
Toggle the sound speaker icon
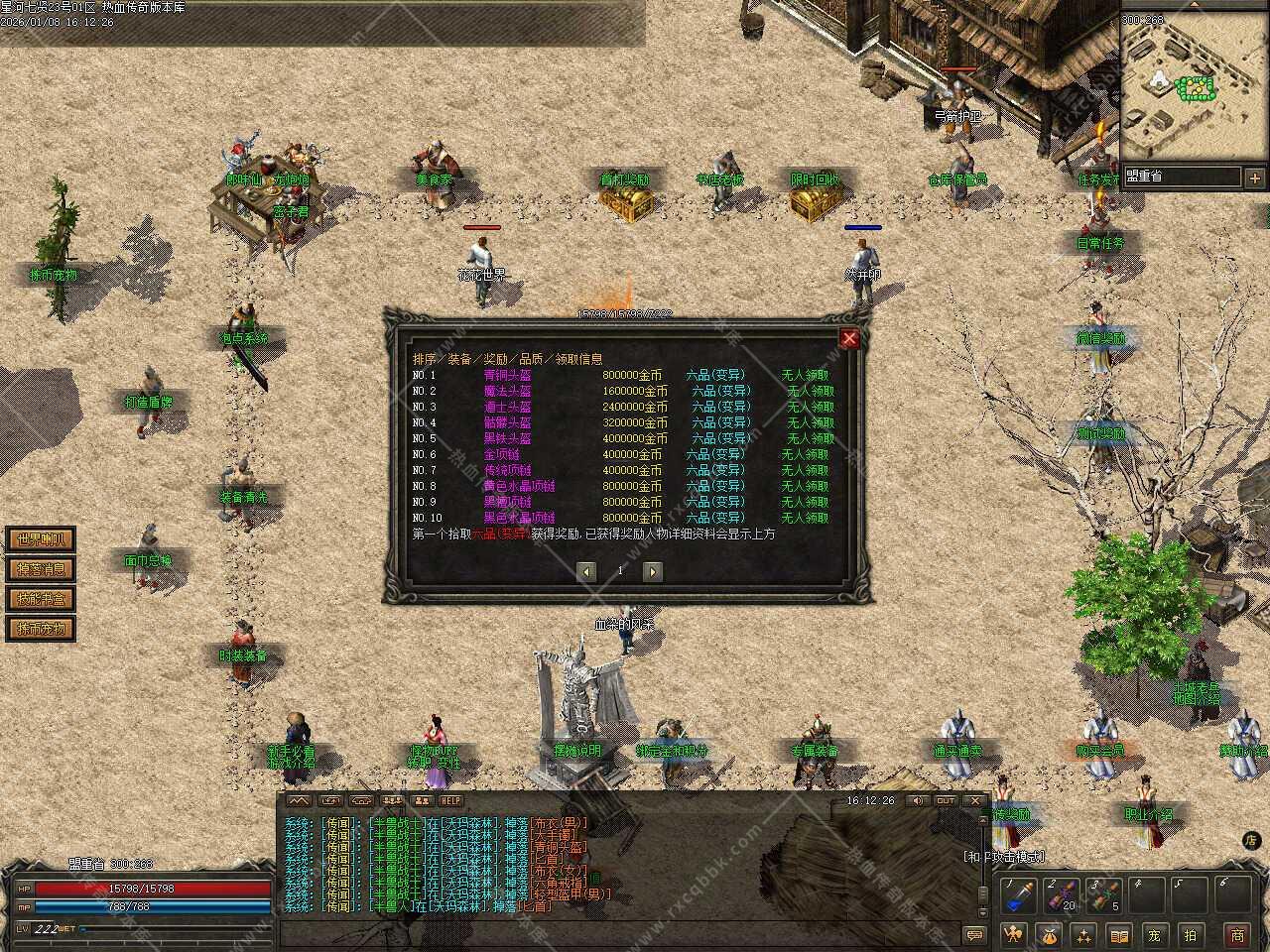tap(918, 800)
